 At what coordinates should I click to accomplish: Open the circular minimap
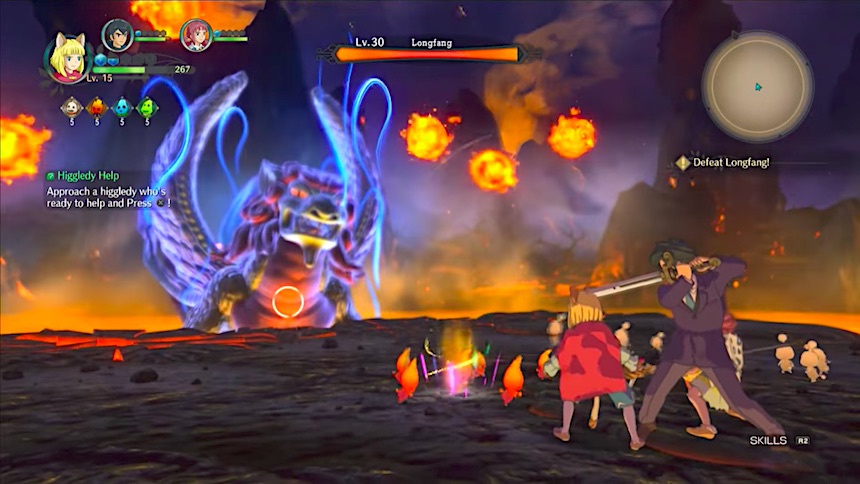tap(757, 87)
